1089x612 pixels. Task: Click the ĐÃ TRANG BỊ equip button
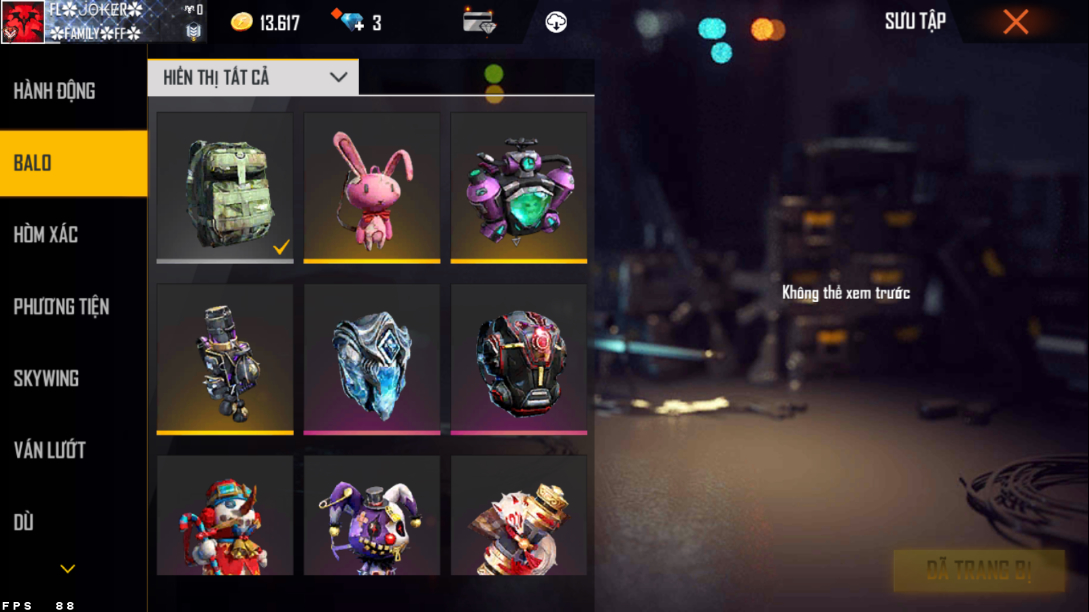pyautogui.click(x=978, y=571)
